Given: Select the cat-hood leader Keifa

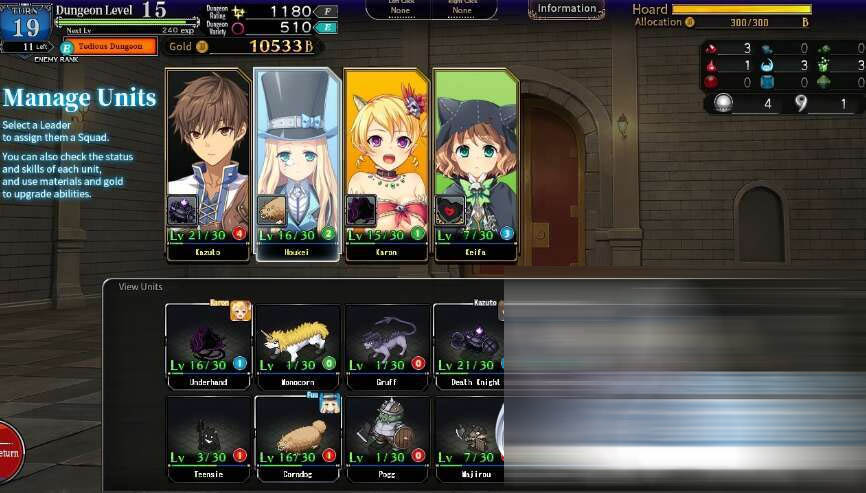Looking at the screenshot, I should pos(476,160).
